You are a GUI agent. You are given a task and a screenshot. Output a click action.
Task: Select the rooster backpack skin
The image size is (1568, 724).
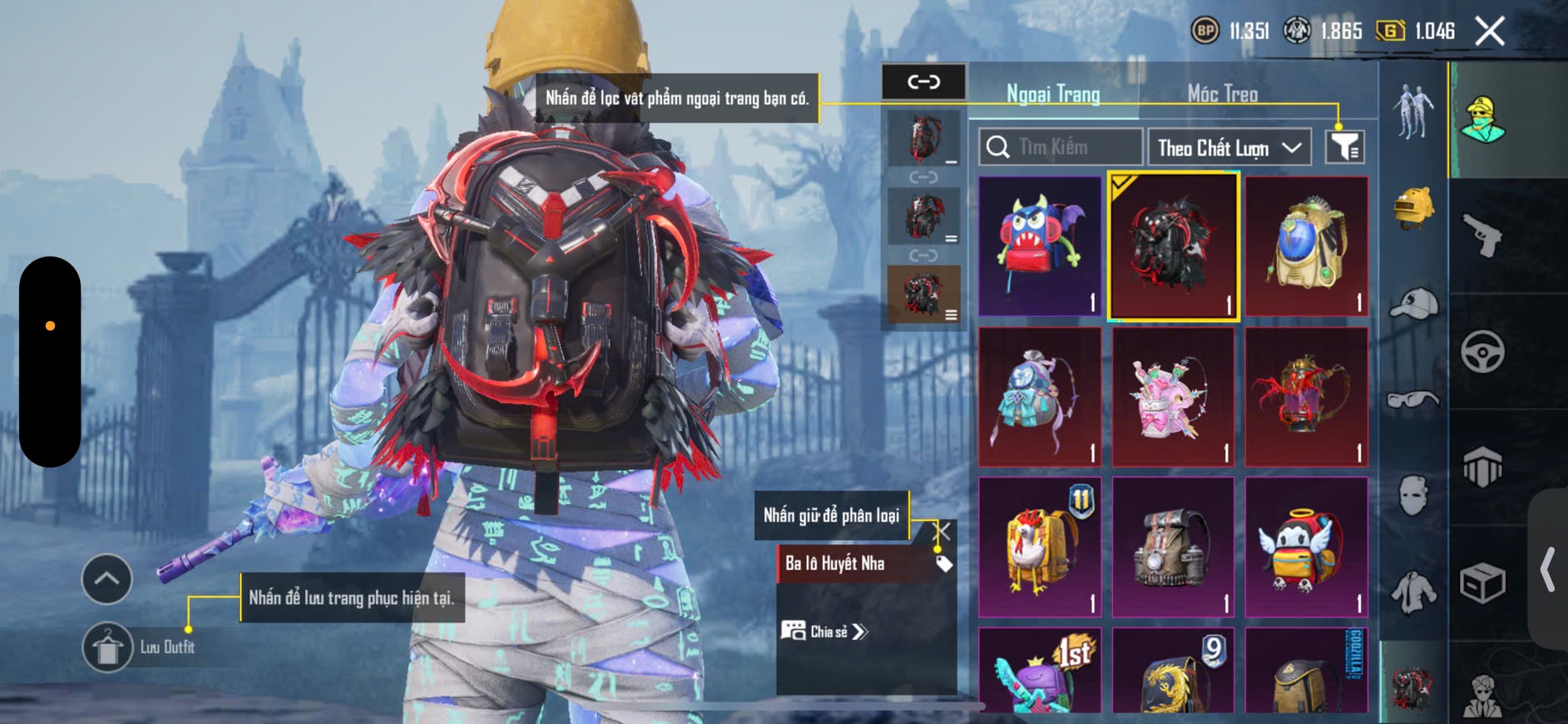[1040, 547]
